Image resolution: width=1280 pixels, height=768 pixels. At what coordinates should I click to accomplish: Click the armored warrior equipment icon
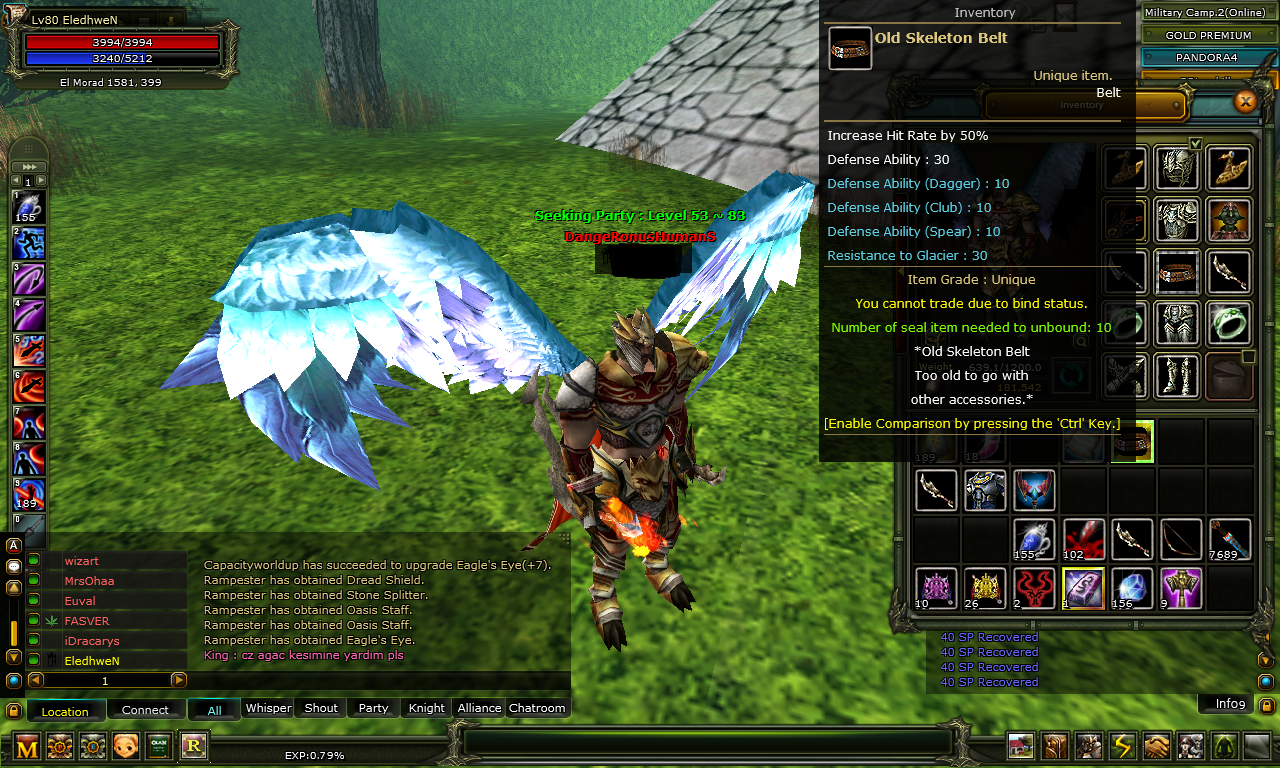point(1087,746)
